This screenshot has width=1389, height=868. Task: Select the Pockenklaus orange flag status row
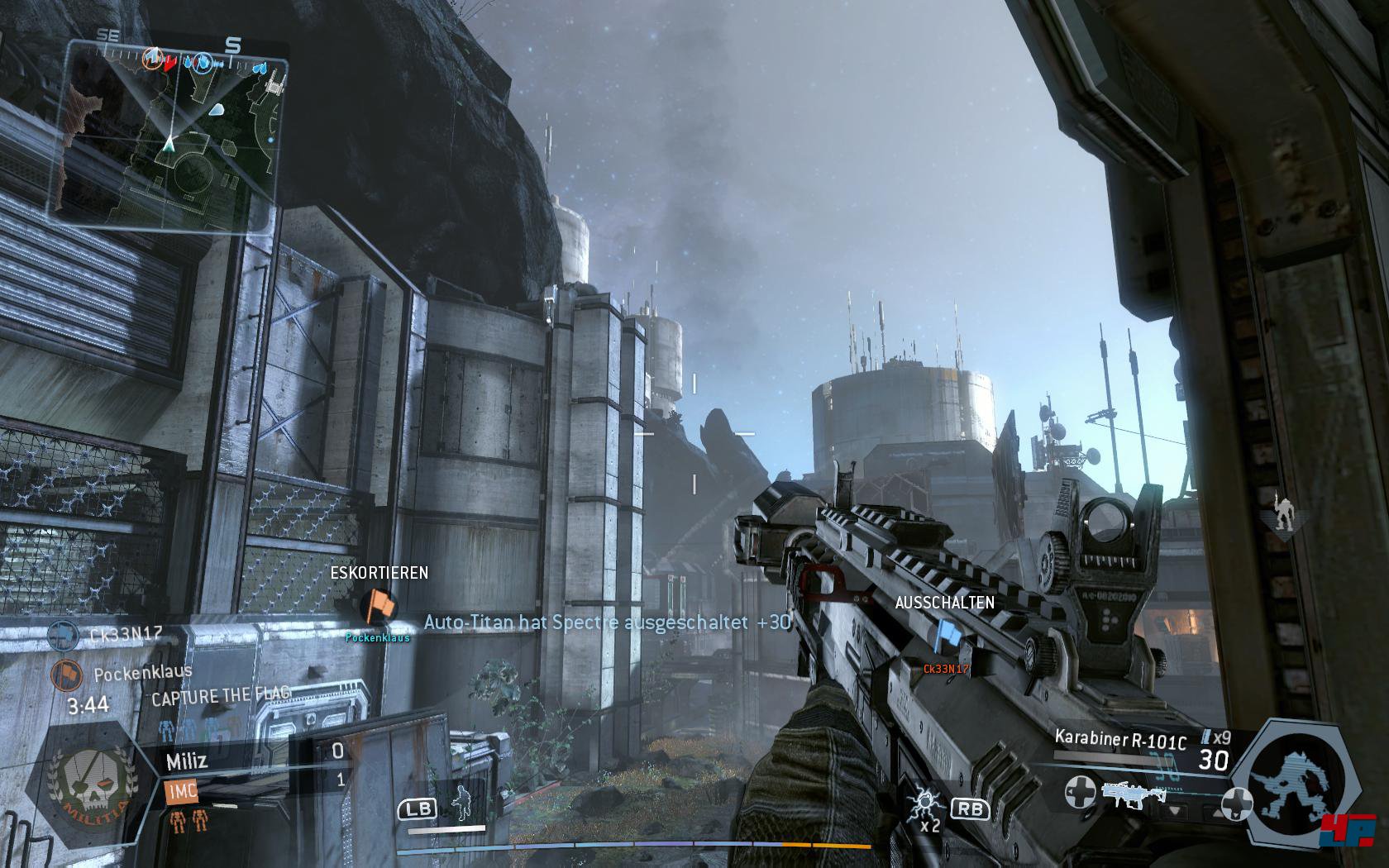(x=124, y=674)
